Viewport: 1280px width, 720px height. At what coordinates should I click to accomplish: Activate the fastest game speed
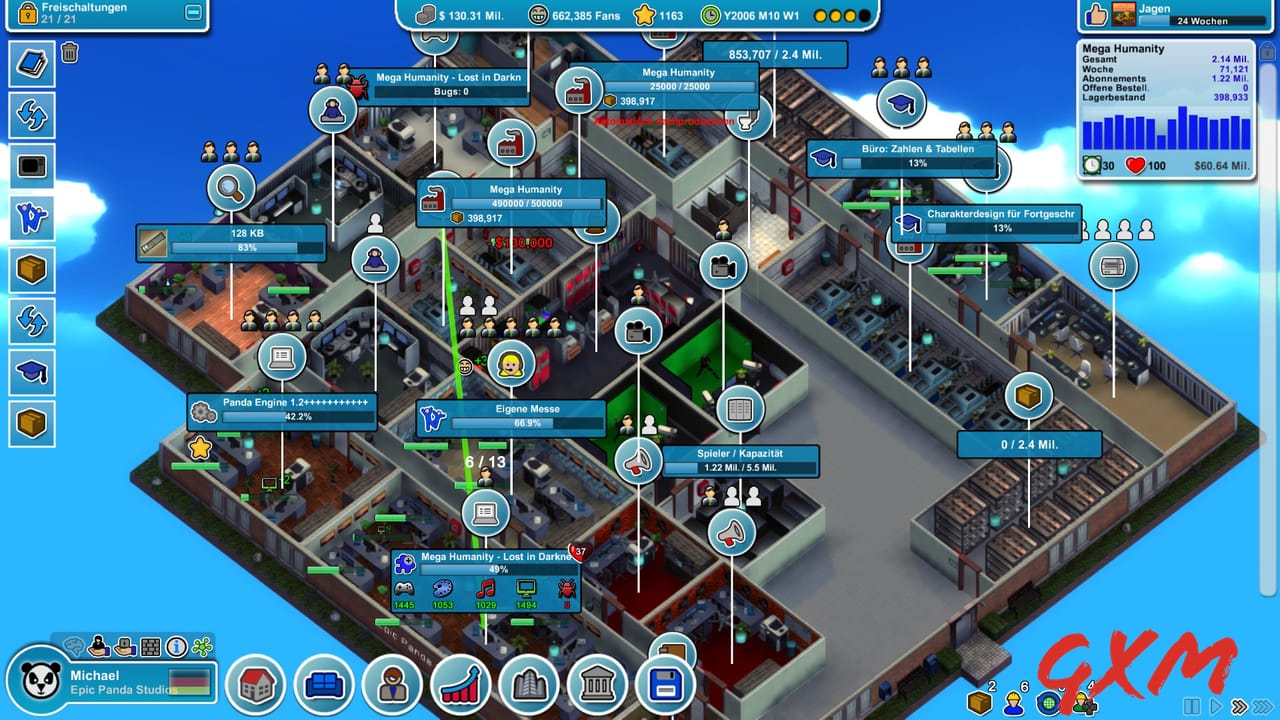tap(1263, 705)
